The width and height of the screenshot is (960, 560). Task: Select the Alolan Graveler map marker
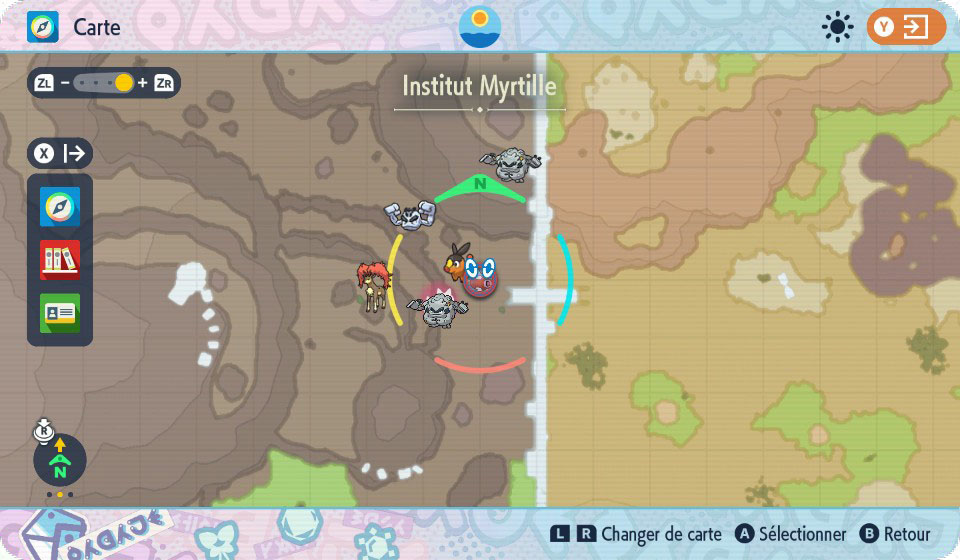point(437,308)
